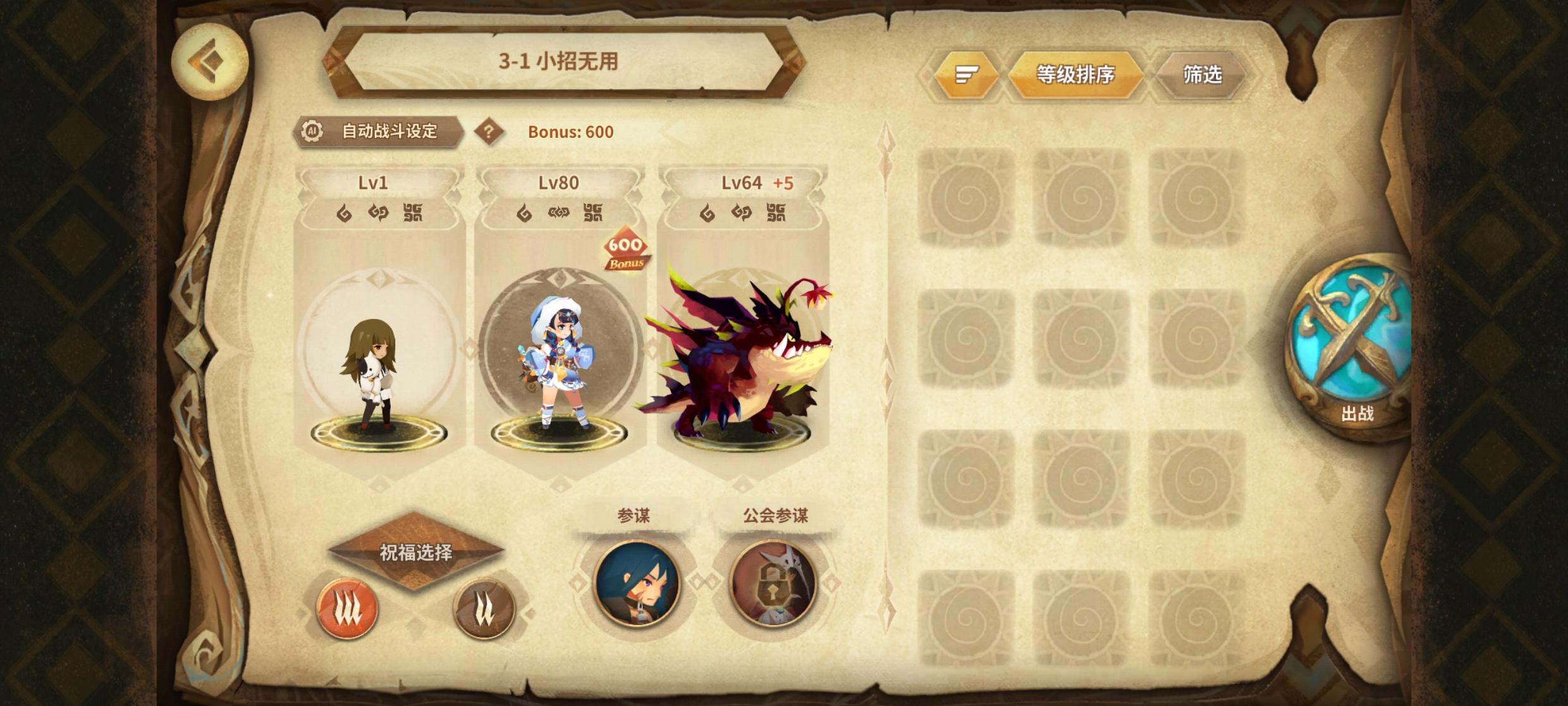Tap the sort-order icon left of 等级排序
Screen dimensions: 1568x706
click(x=965, y=74)
